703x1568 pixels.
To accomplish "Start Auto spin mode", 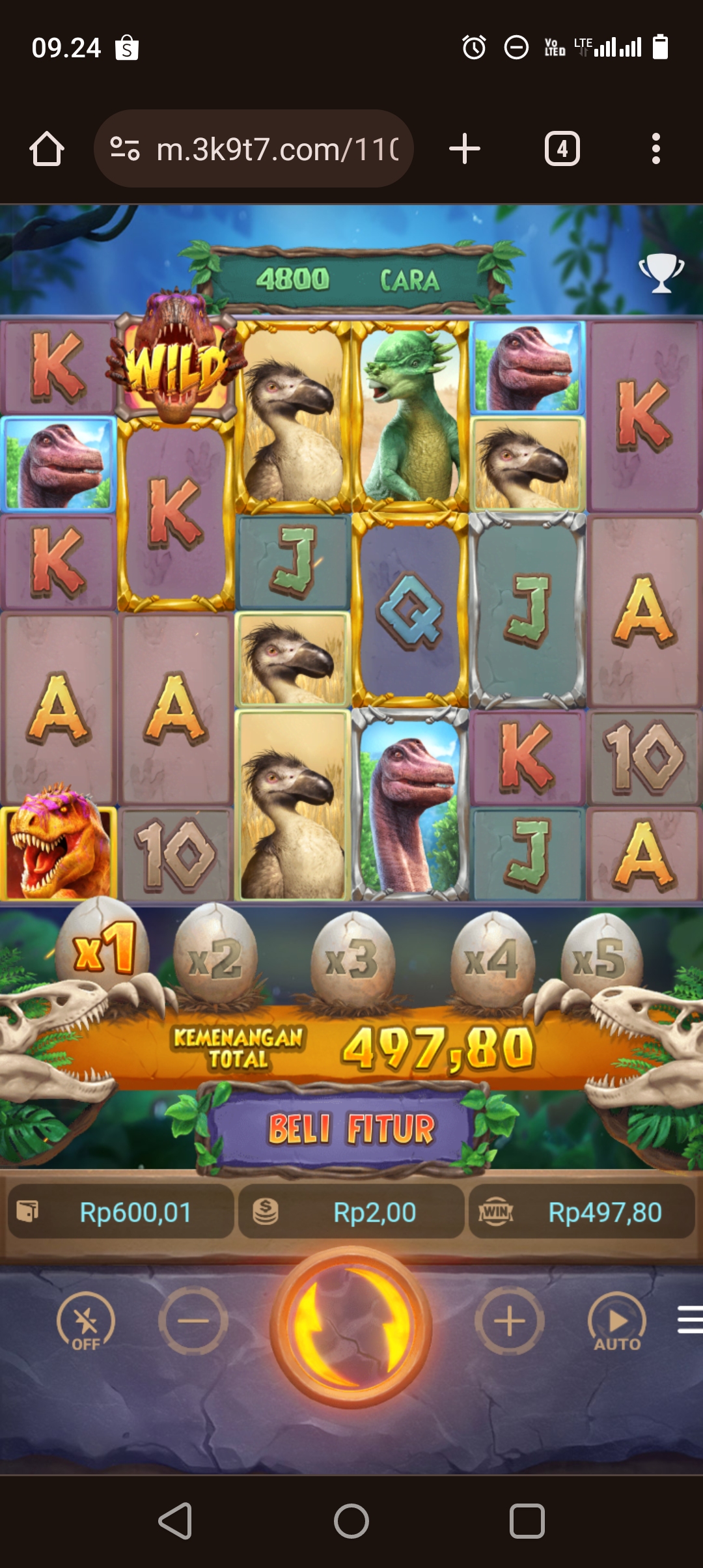I will coord(617,1321).
